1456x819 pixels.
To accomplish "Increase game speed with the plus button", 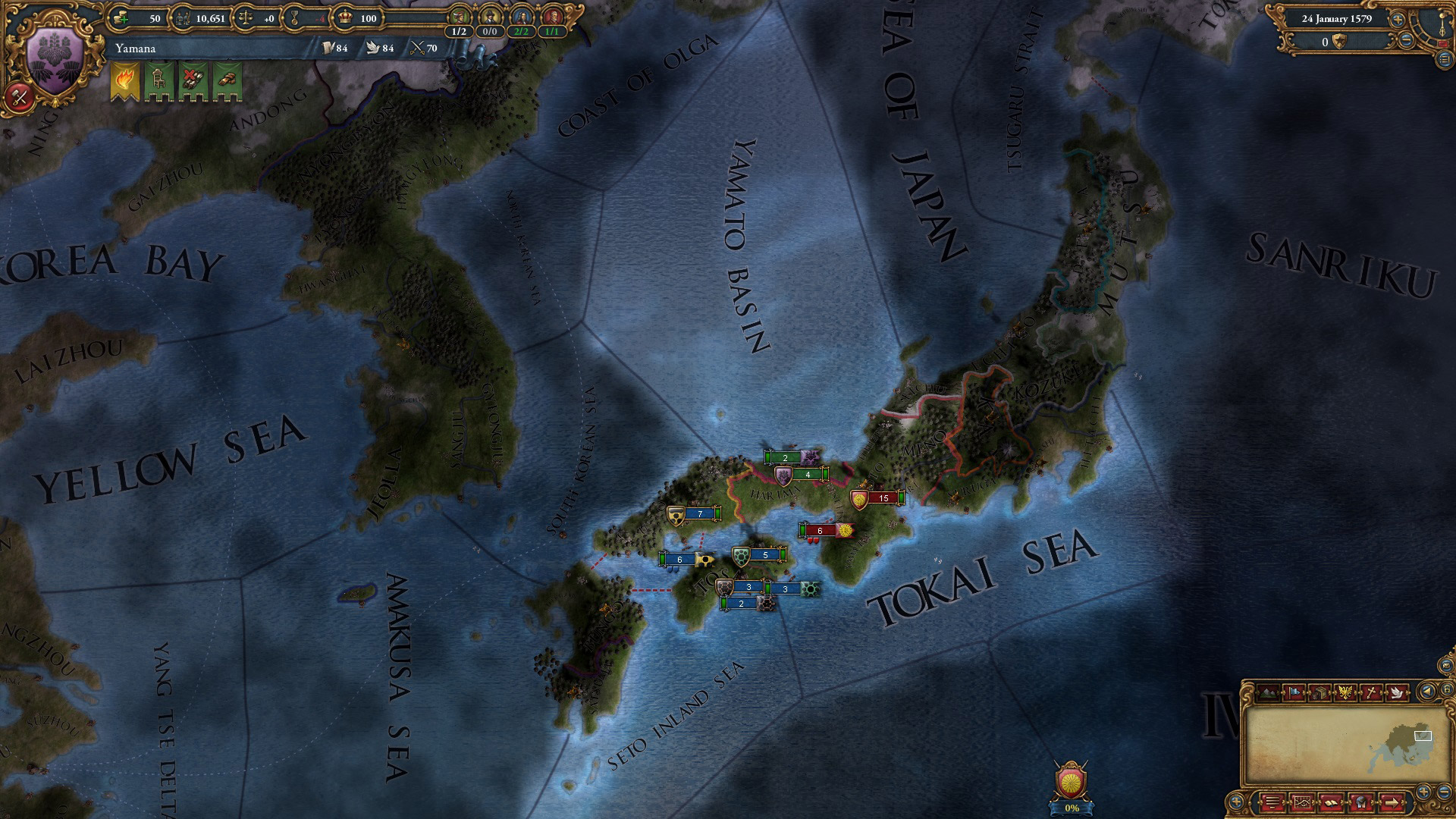I will (1398, 20).
